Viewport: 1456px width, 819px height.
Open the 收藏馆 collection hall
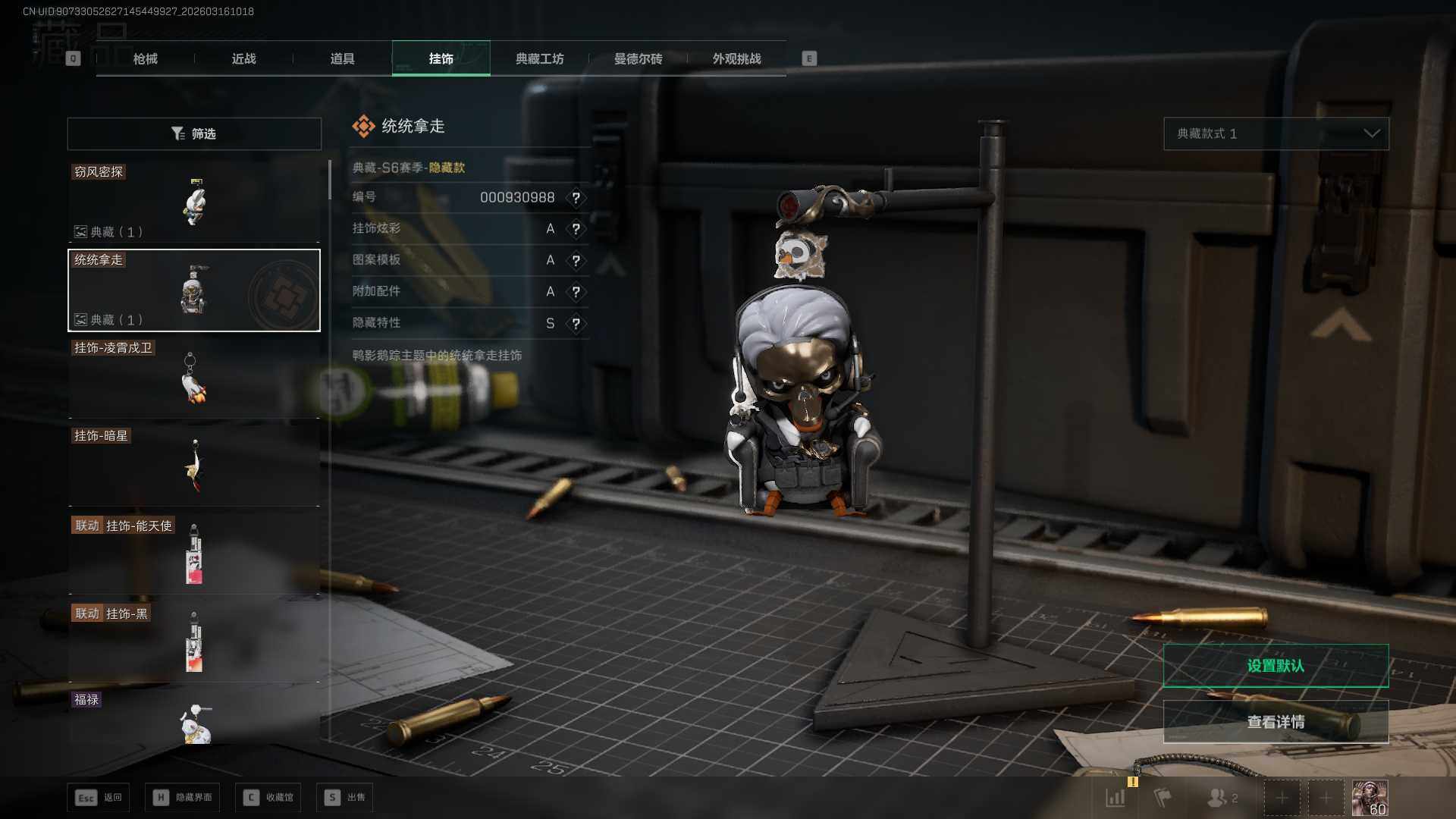268,797
